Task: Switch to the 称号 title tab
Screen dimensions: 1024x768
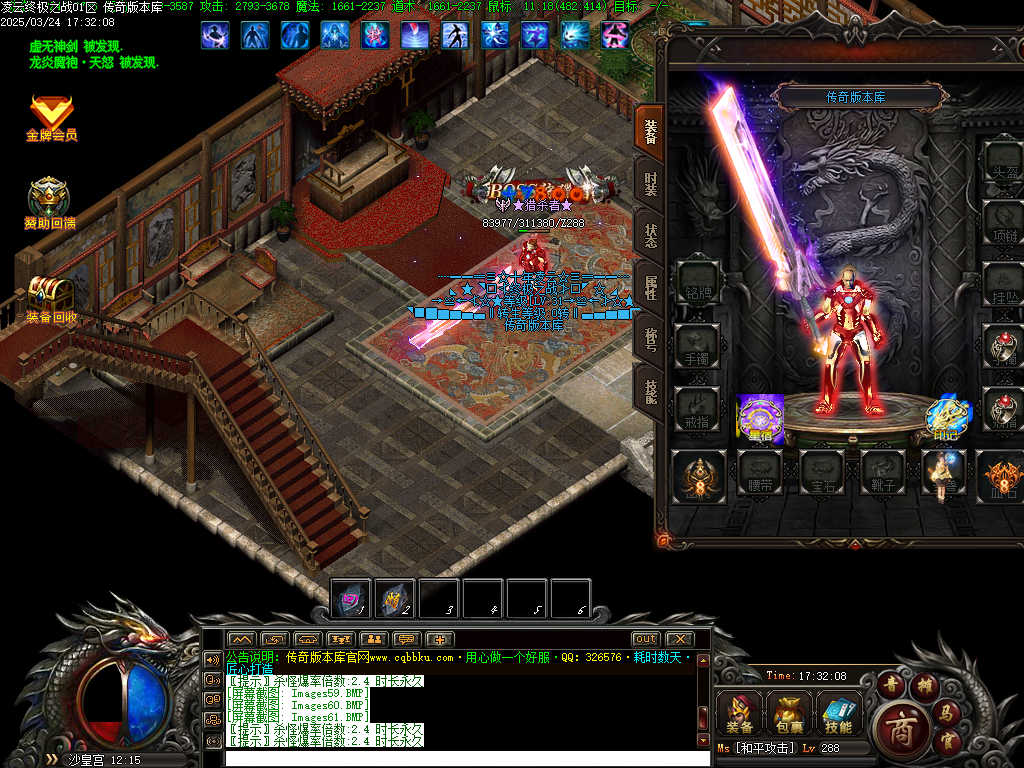Action: click(650, 340)
